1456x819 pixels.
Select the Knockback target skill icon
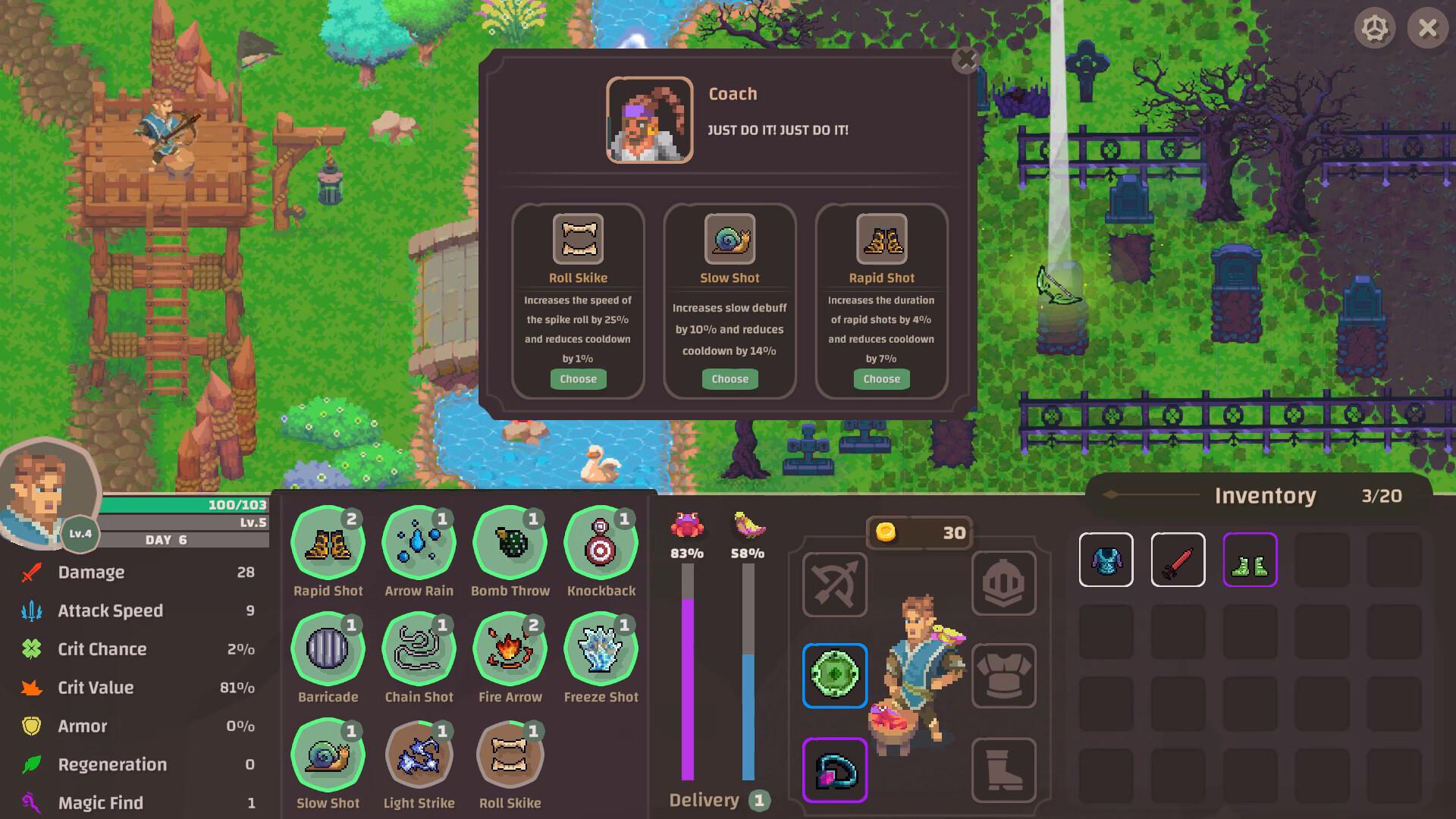[601, 543]
